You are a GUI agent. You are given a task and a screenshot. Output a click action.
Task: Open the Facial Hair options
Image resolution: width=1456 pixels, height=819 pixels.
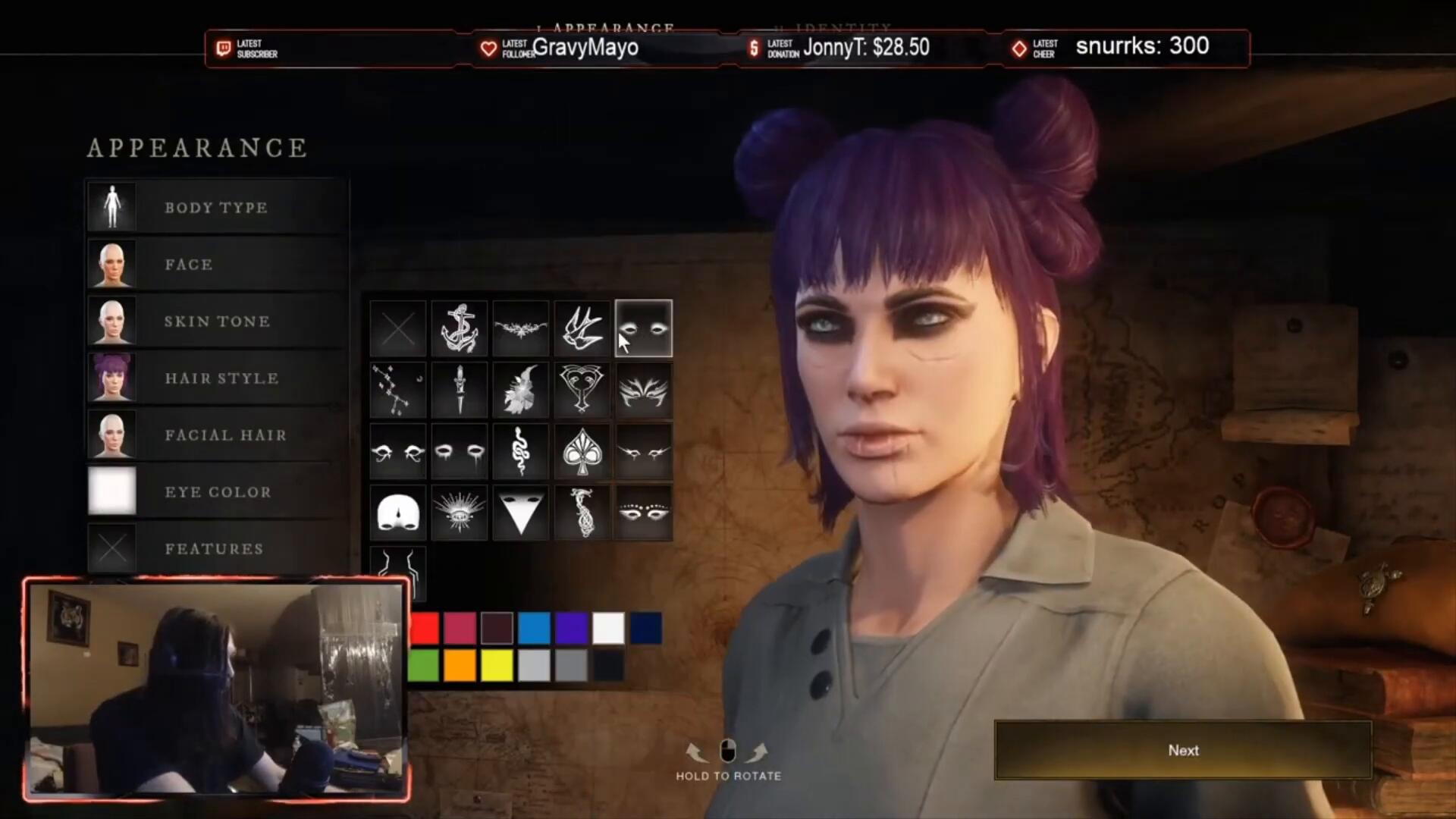pos(225,435)
